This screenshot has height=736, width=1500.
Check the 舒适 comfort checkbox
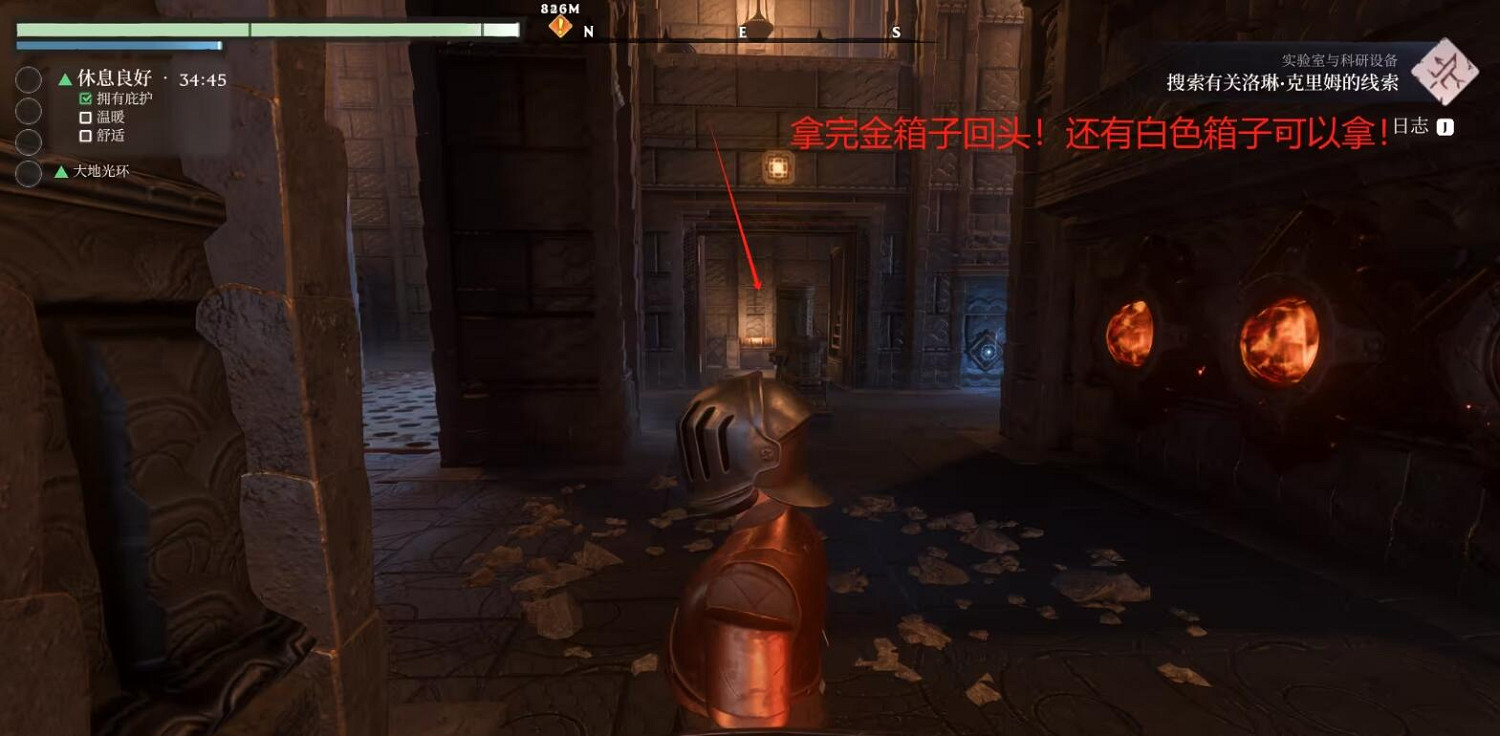(x=85, y=135)
